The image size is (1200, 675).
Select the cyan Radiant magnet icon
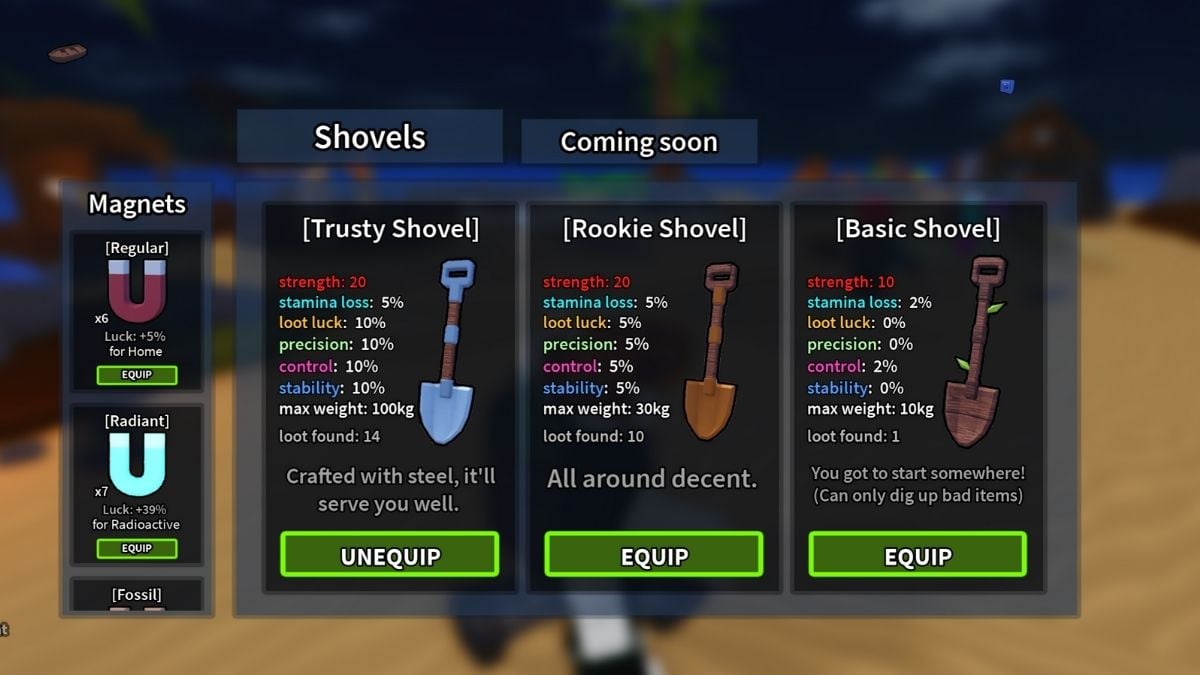pyautogui.click(x=136, y=464)
